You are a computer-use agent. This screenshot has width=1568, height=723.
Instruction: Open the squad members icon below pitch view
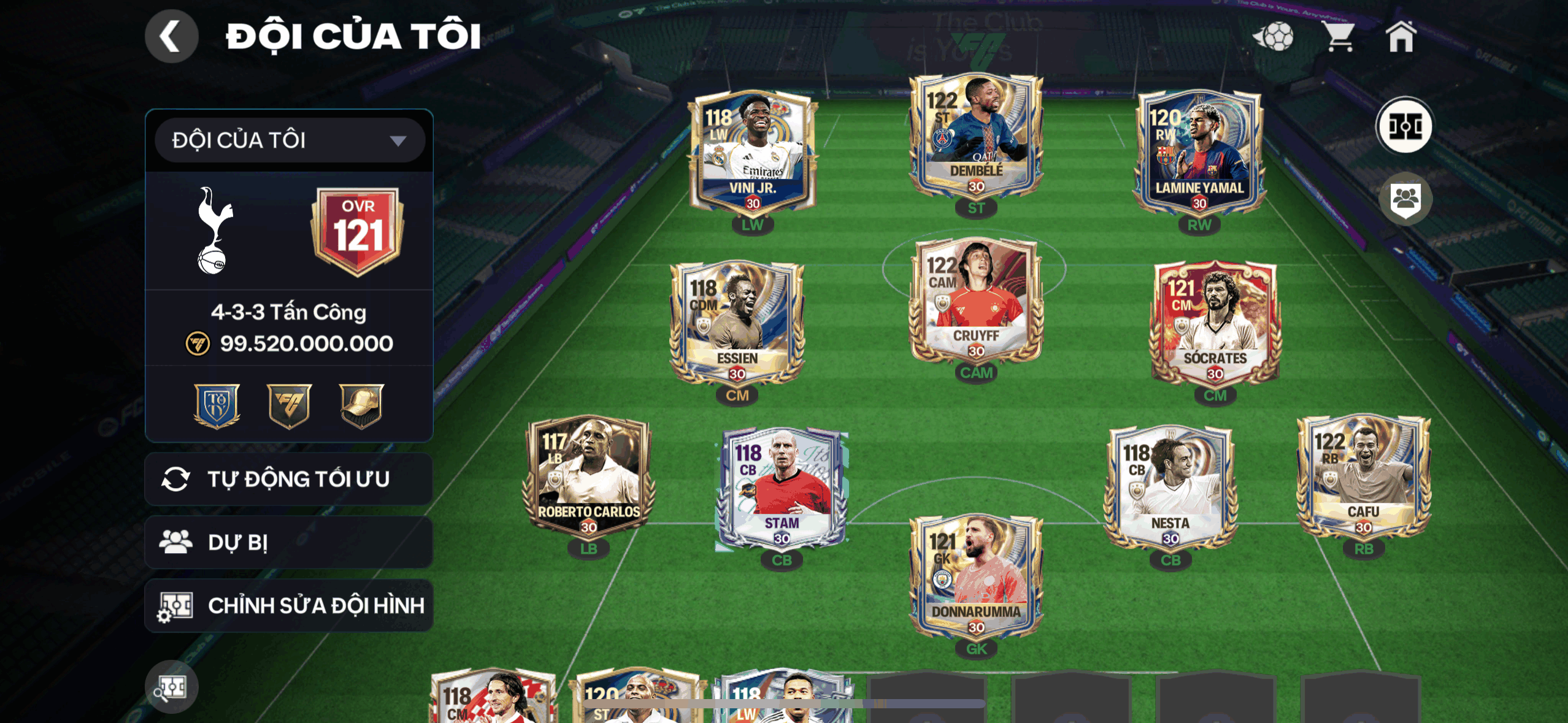tap(1405, 198)
